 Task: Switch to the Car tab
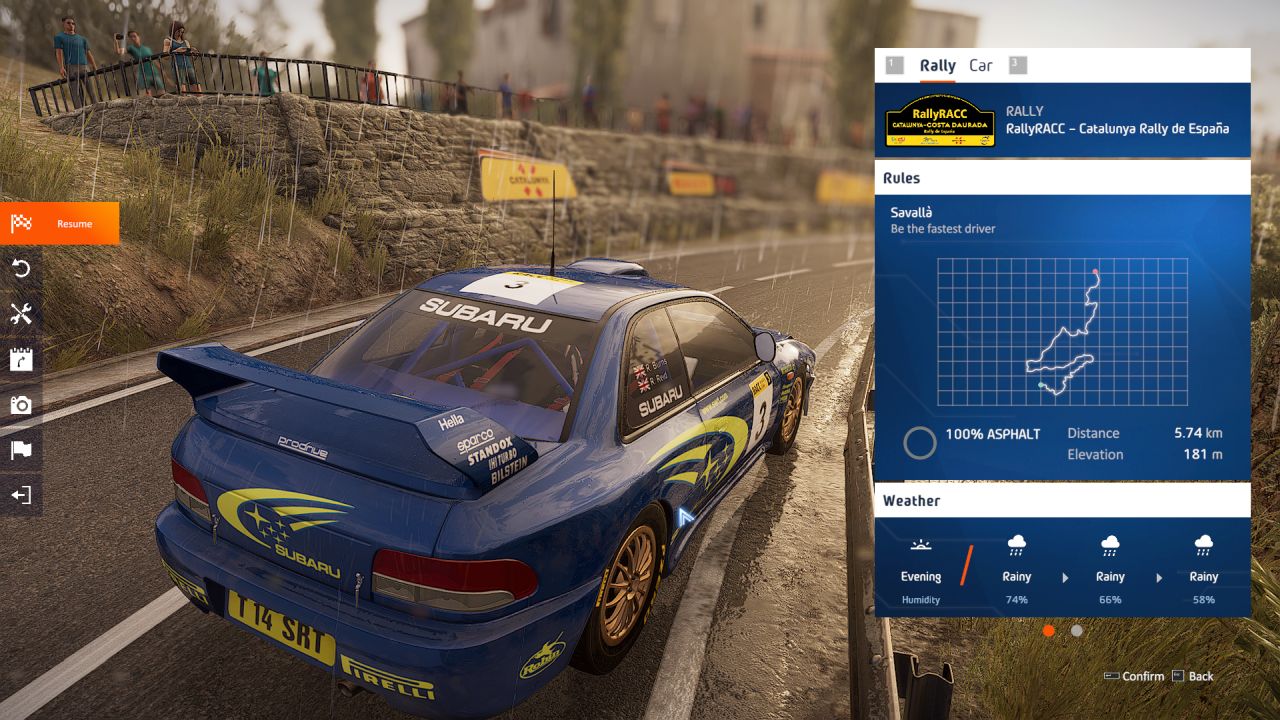click(x=981, y=66)
